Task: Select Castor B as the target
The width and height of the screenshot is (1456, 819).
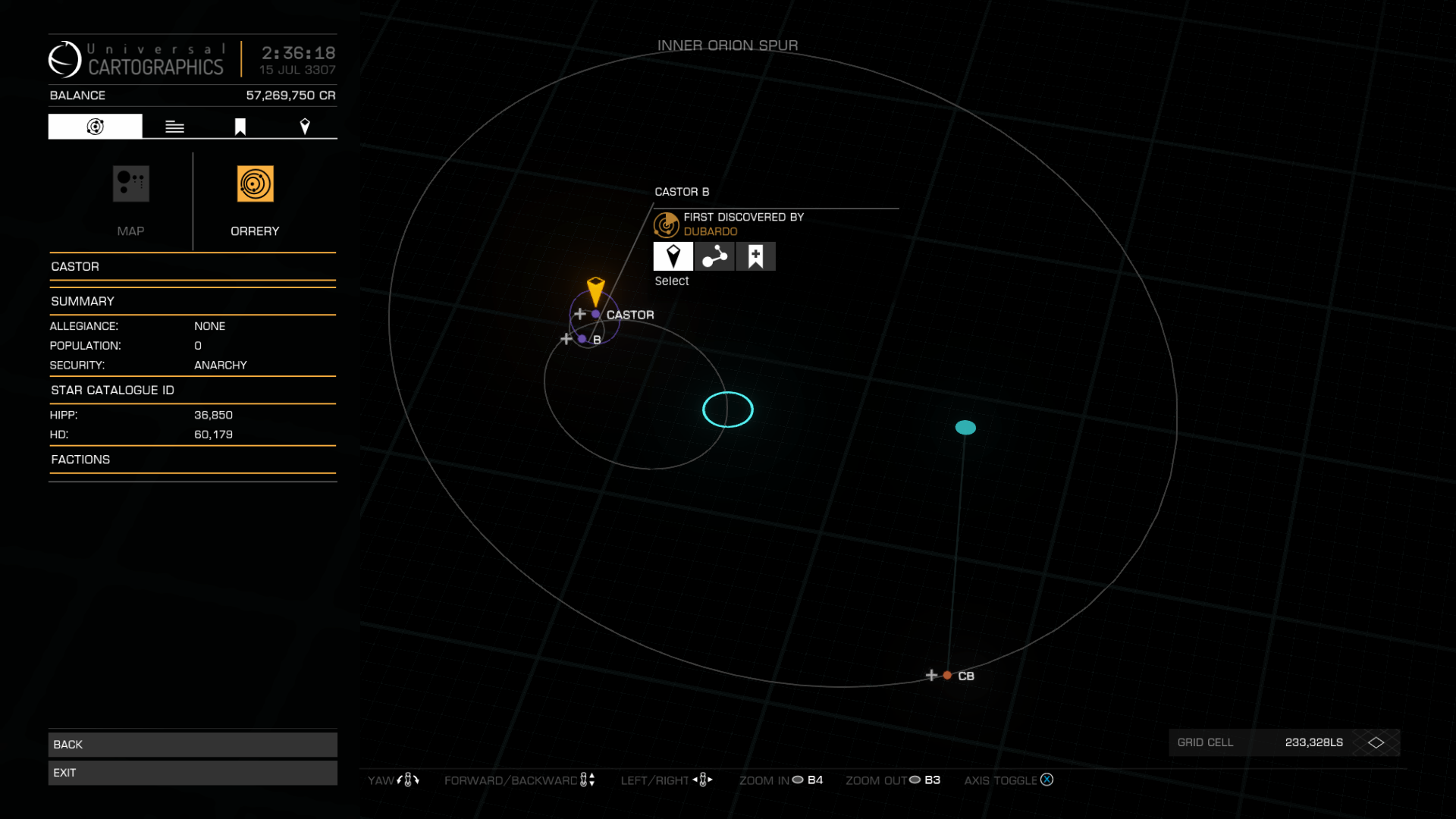Action: click(x=673, y=256)
